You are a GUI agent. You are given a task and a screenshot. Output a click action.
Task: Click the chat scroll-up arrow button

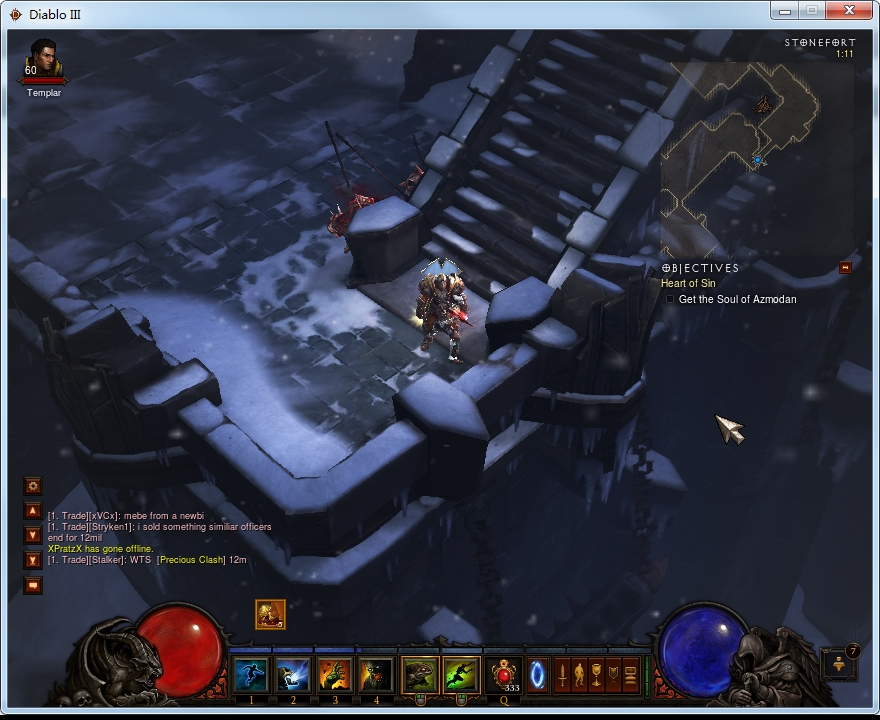pyautogui.click(x=33, y=511)
